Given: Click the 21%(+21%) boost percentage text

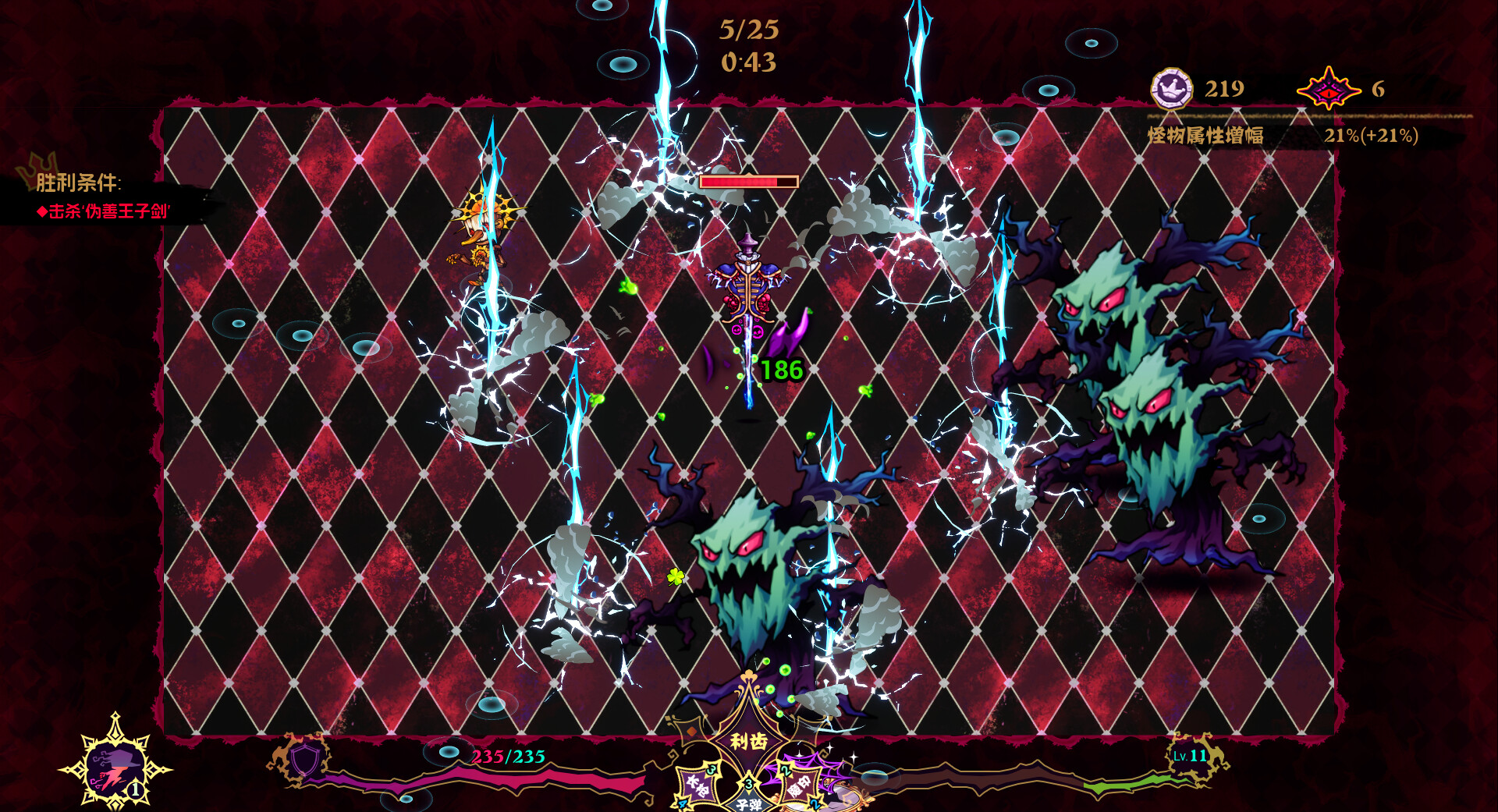Looking at the screenshot, I should (1371, 135).
